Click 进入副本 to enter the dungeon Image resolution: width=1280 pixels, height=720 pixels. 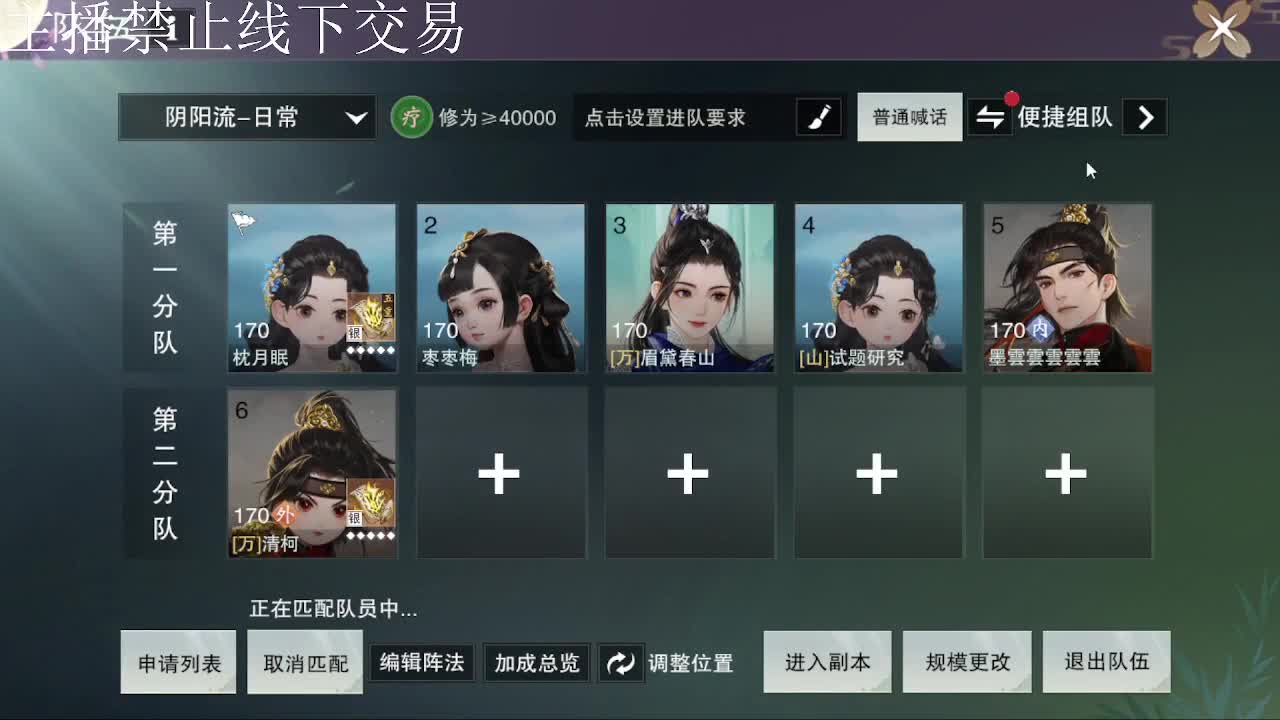827,662
